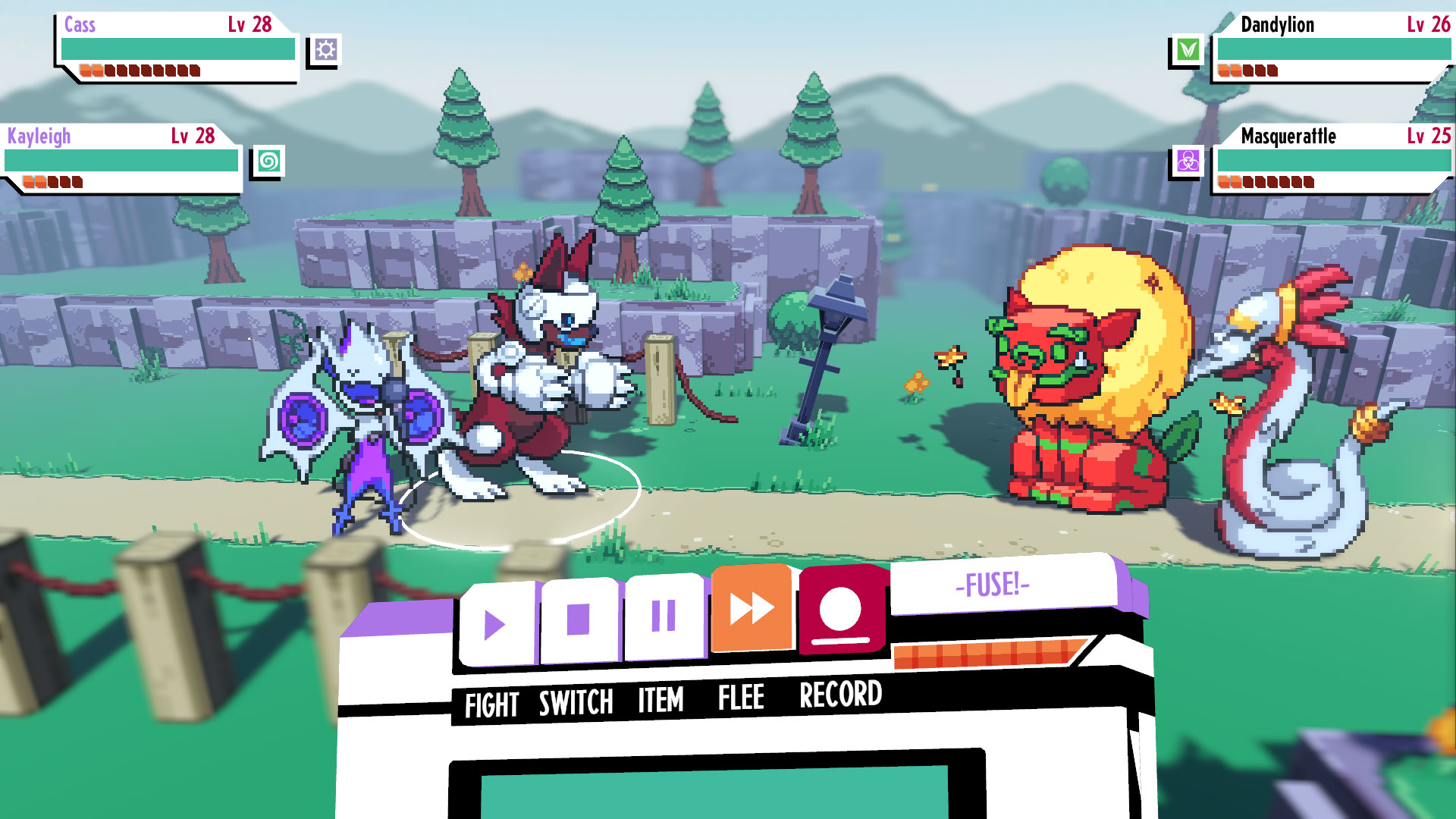The image size is (1456, 819).
Task: Choose FLEE from the battle menu
Action: (x=741, y=698)
